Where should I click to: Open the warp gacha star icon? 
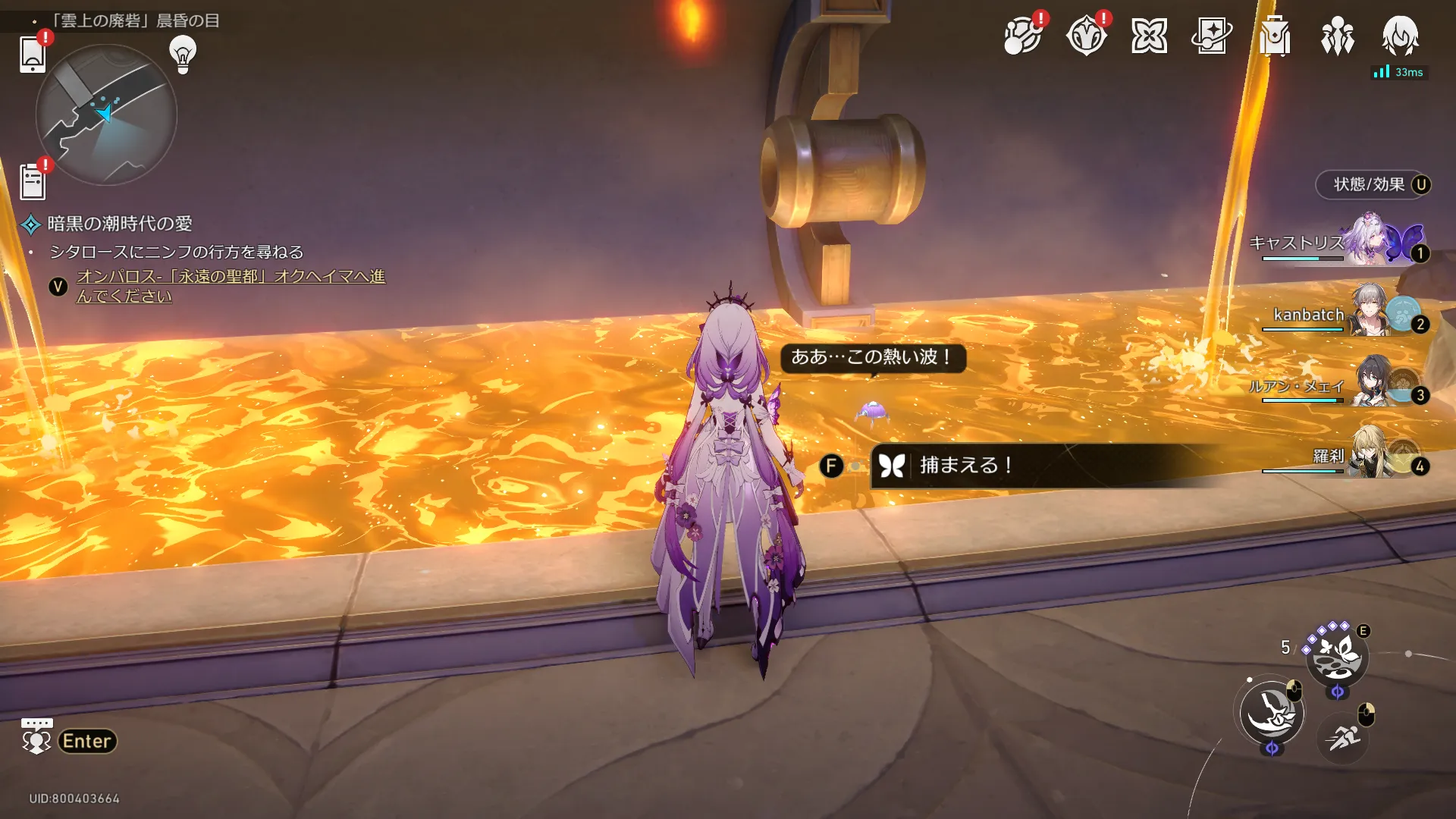[x=1211, y=36]
